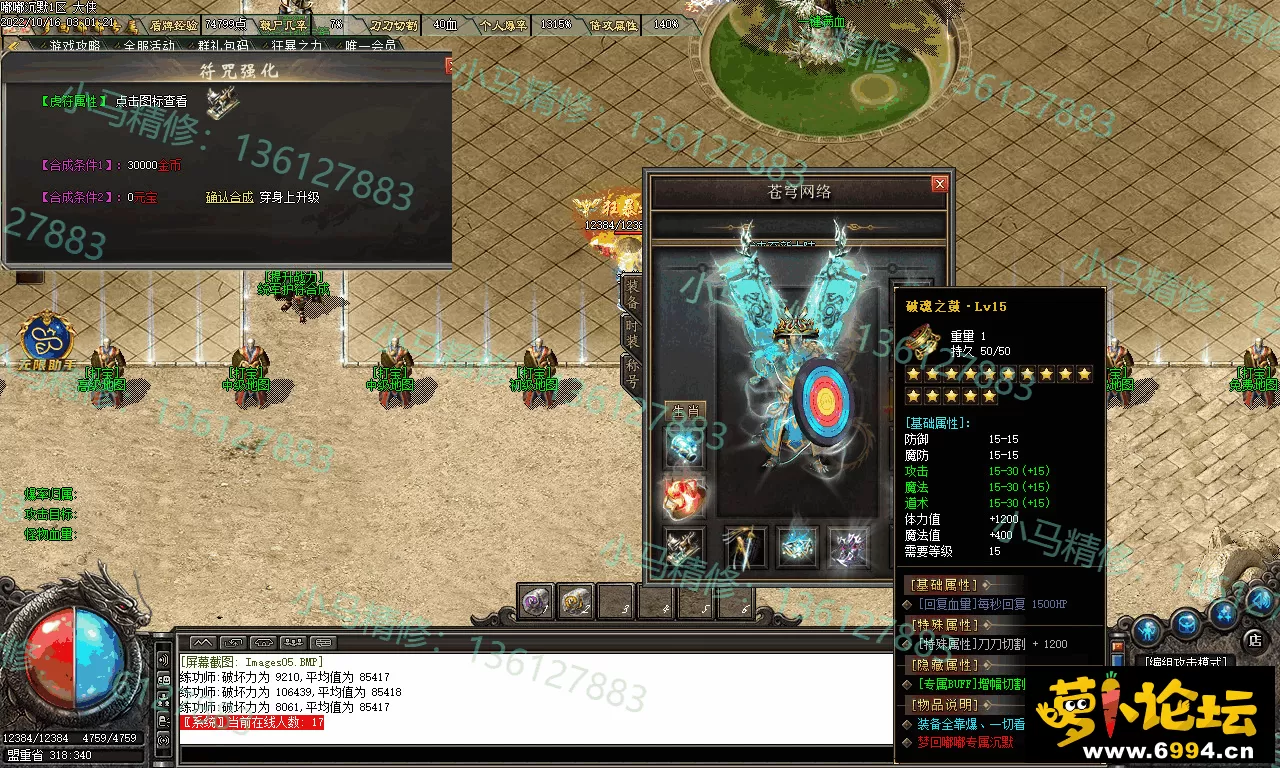
Task: Open the 全服活动 menu
Action: [x=149, y=45]
